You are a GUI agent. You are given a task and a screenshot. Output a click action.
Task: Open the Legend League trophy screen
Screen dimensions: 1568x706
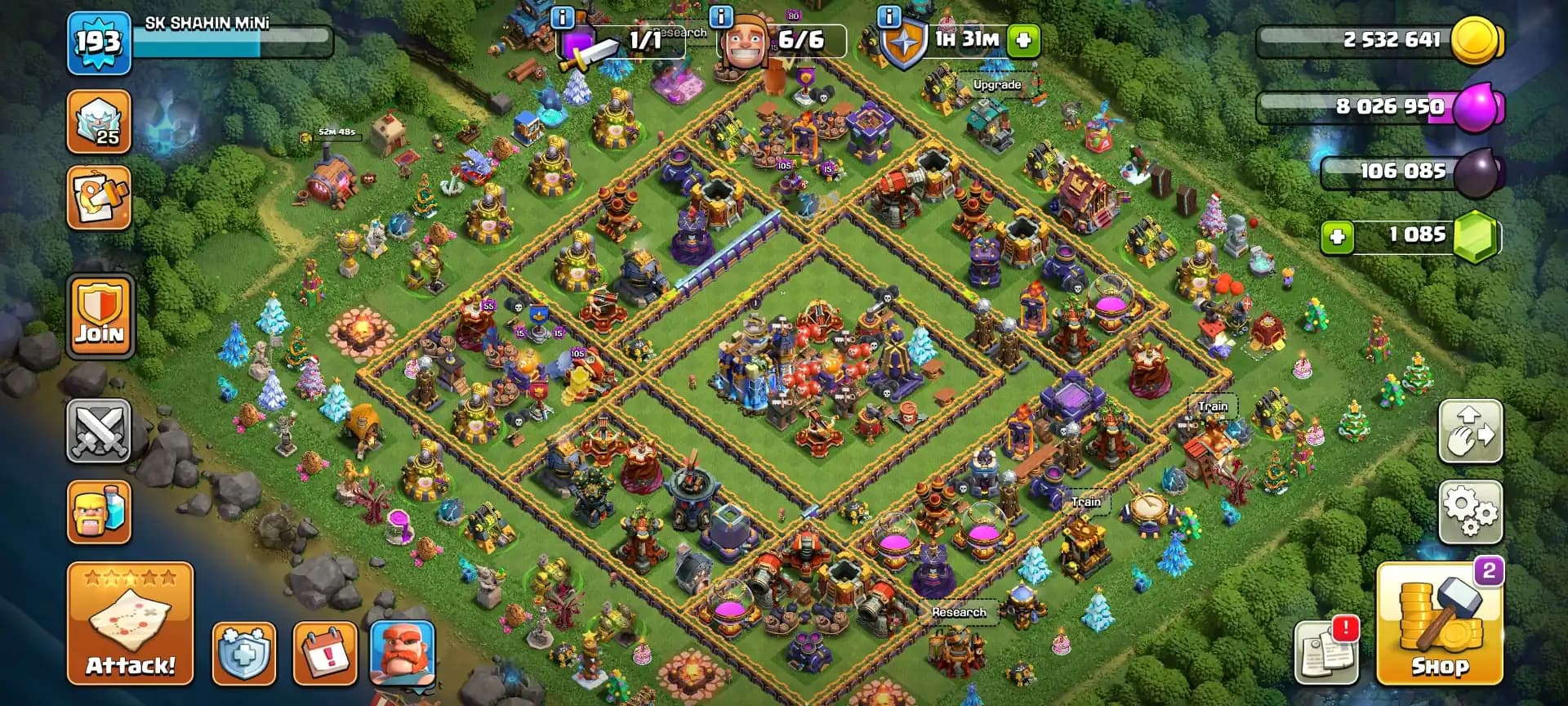coord(99,121)
